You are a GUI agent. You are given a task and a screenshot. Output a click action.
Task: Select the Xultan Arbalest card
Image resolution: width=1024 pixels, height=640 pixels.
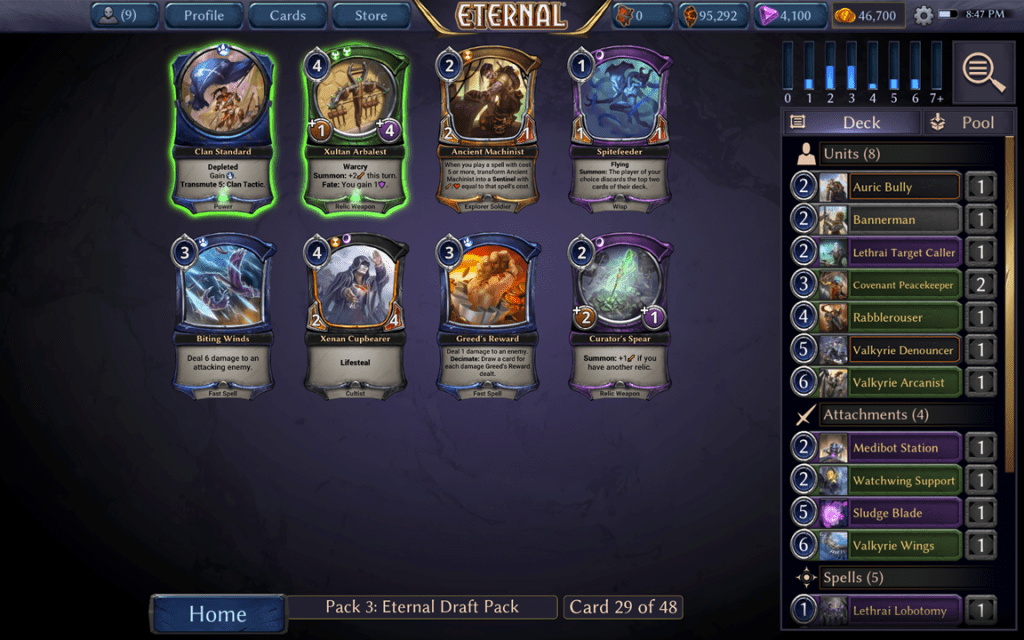click(355, 130)
